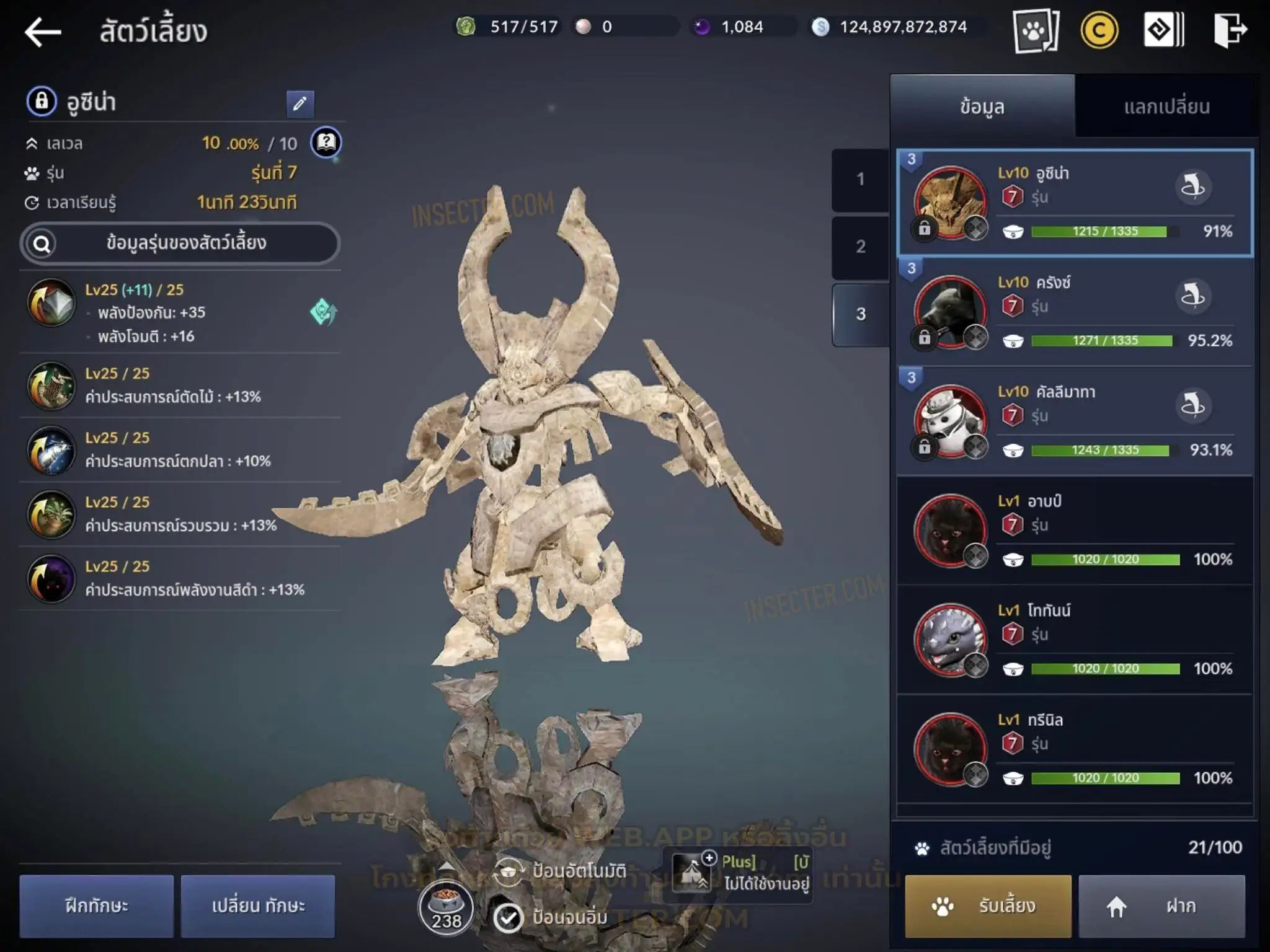Choose the Lv1 ทรีนิล black cat pet
The width and height of the screenshot is (1270, 952).
[1074, 749]
